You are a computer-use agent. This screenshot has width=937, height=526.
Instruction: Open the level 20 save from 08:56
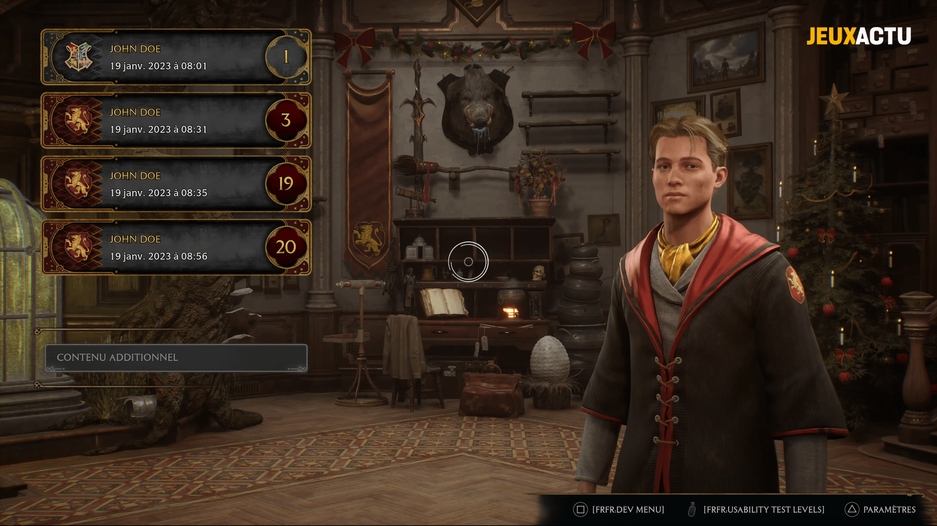tap(175, 247)
